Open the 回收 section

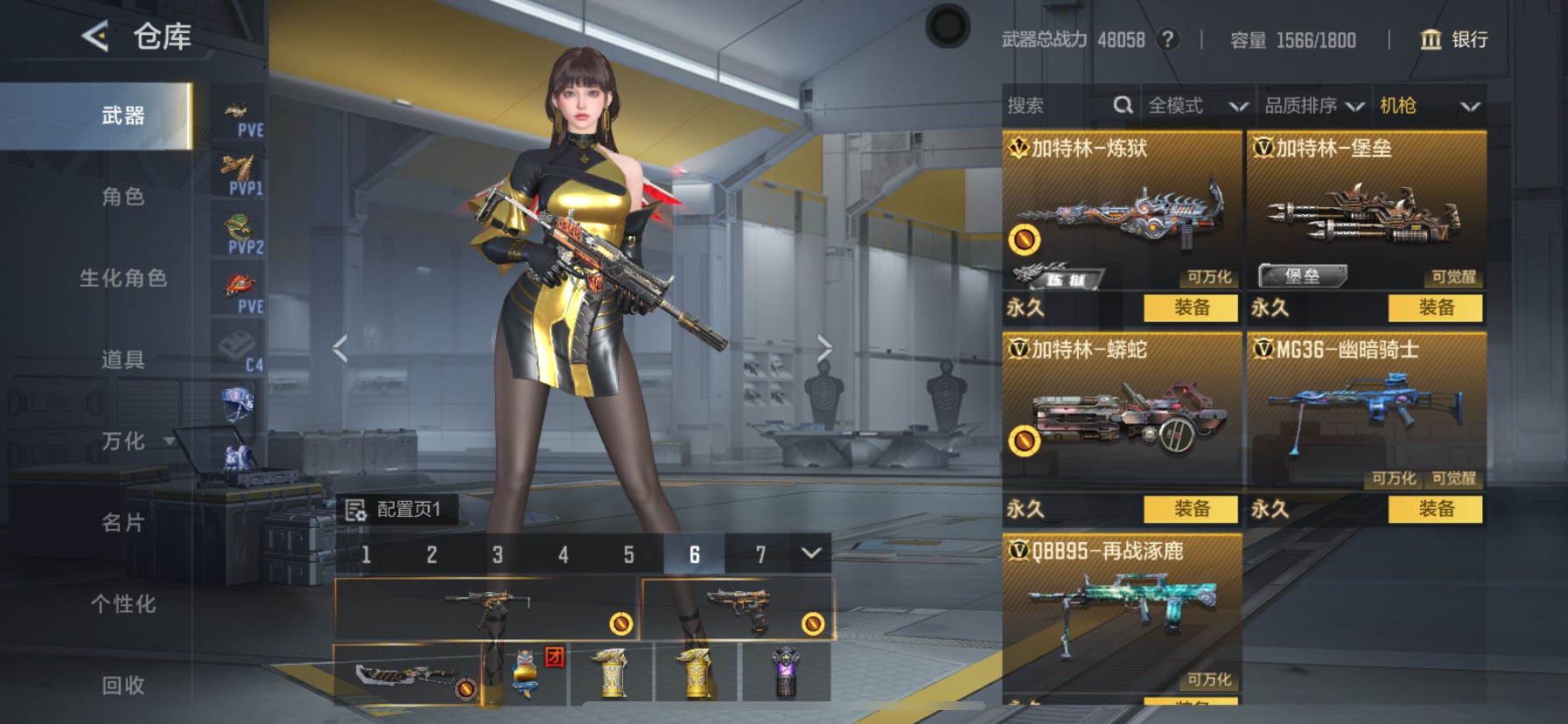[x=122, y=686]
